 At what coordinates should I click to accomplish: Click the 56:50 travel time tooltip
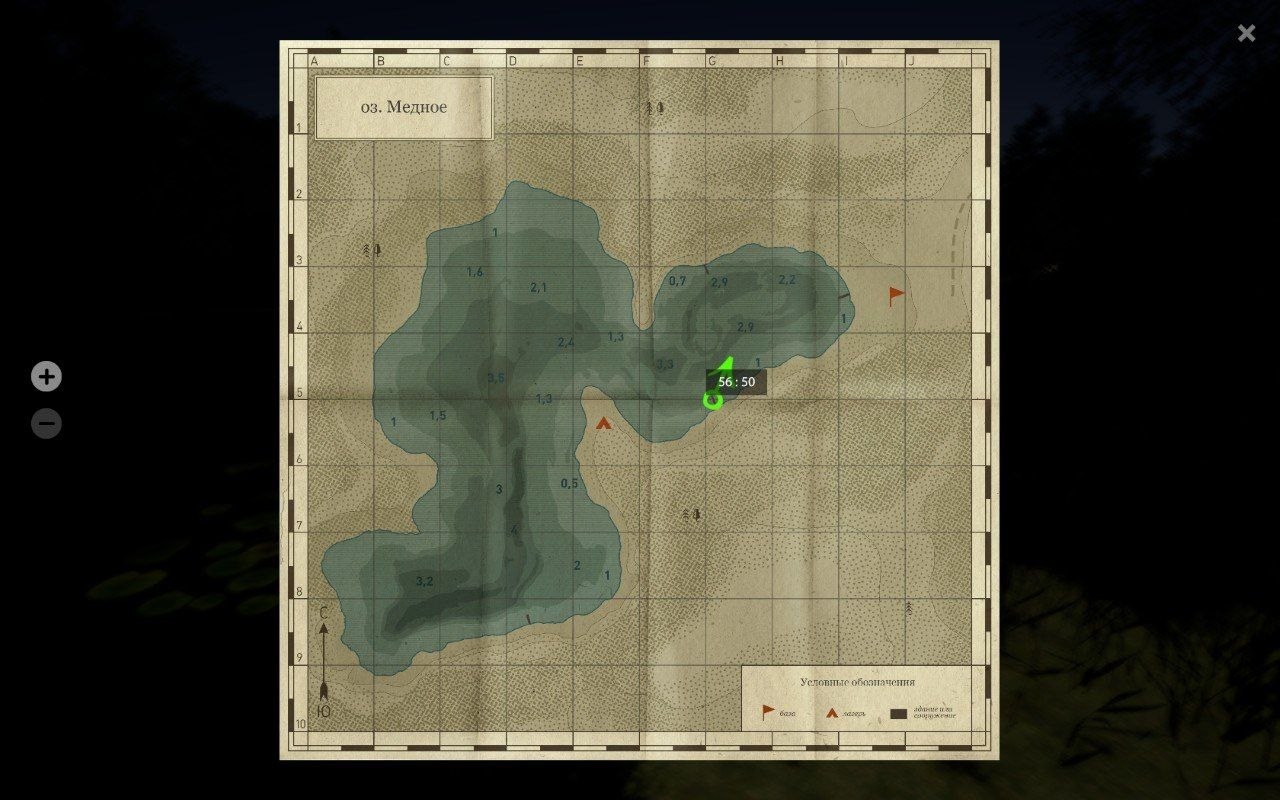click(738, 381)
